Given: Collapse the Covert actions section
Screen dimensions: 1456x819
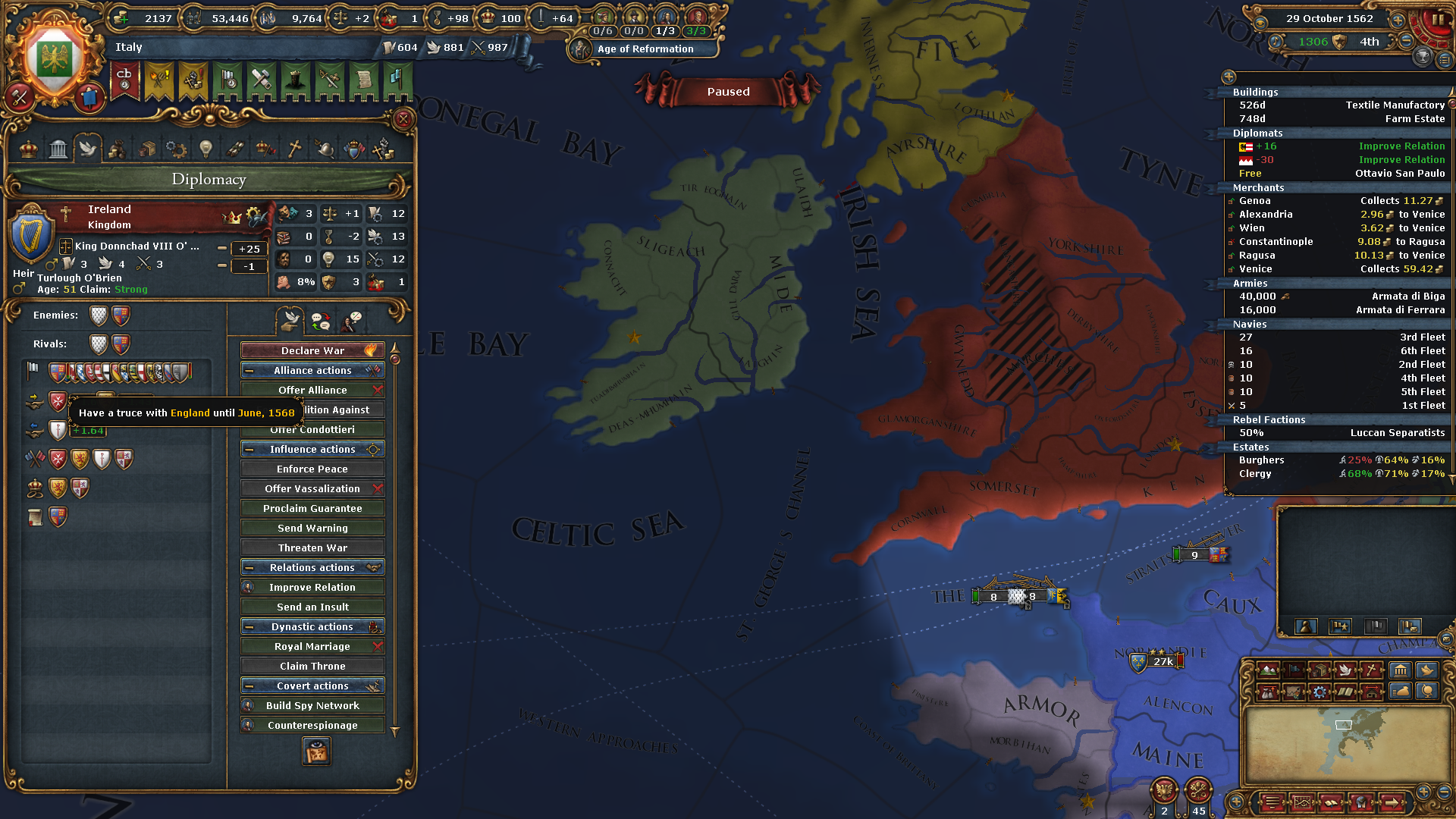Looking at the screenshot, I should [250, 686].
